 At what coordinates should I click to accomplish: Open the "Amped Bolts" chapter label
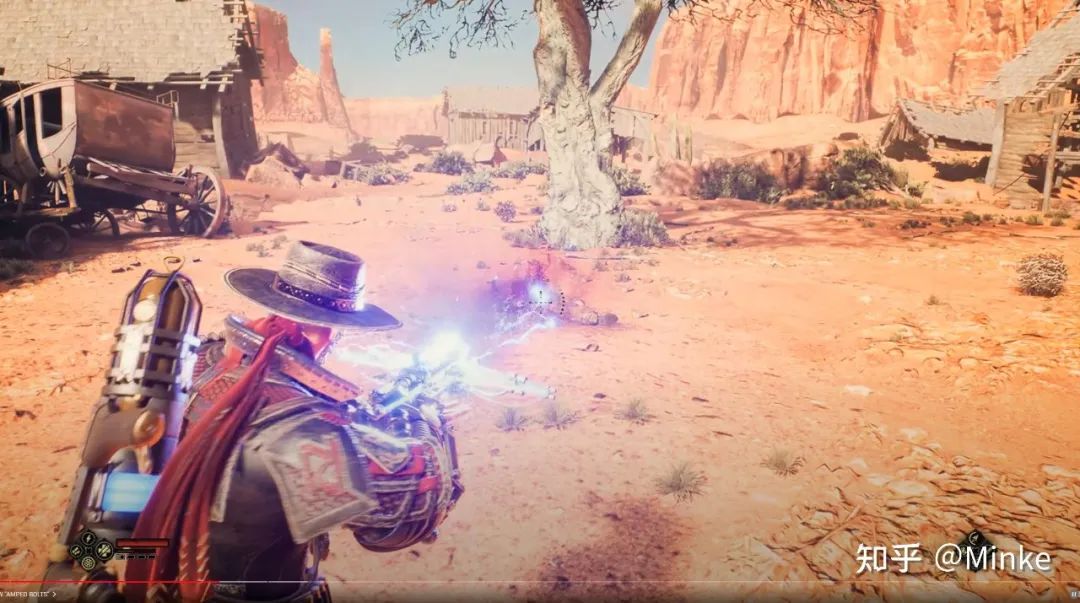click(28, 594)
